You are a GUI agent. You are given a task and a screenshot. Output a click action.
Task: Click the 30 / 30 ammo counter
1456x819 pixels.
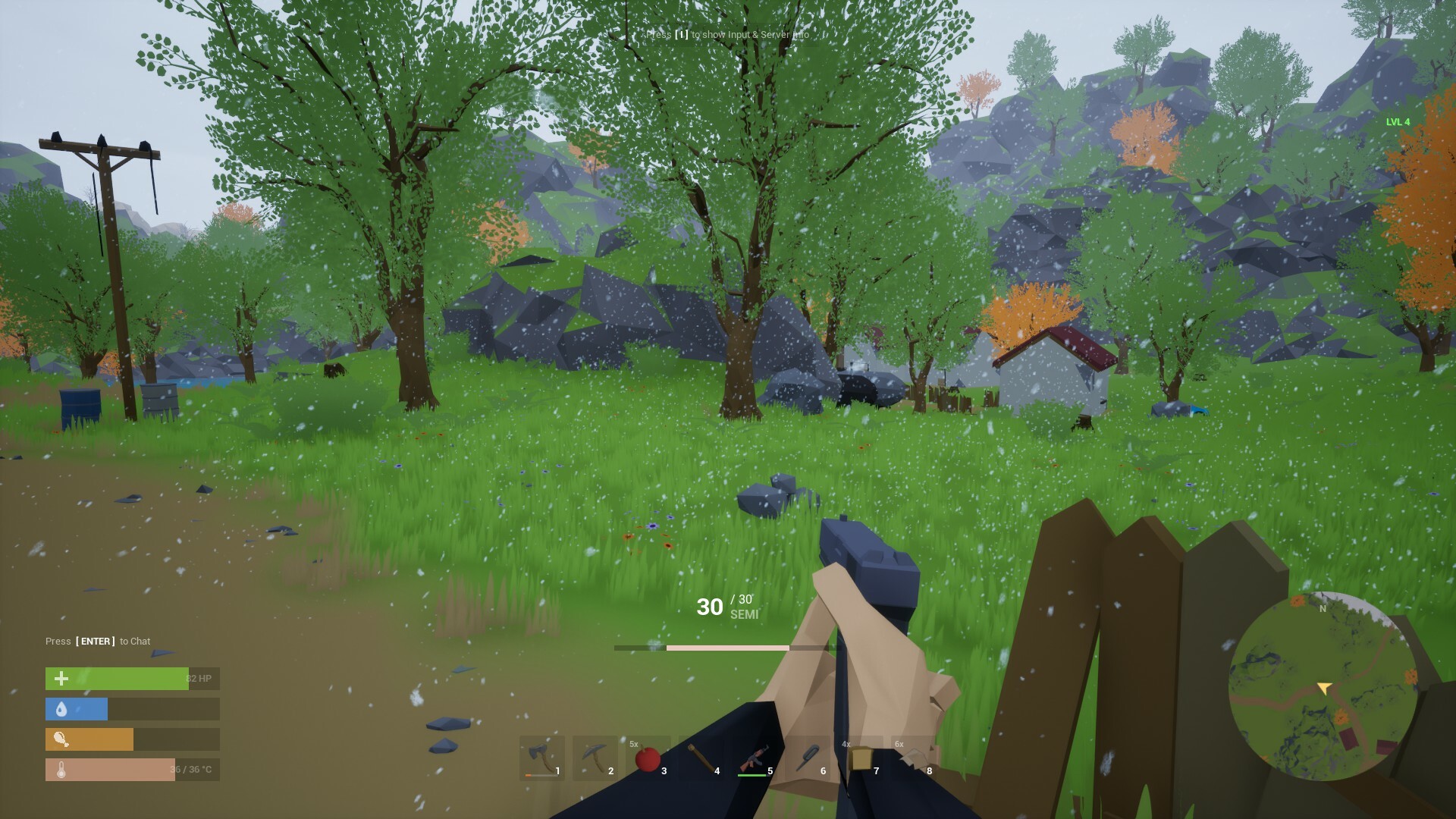(x=717, y=607)
